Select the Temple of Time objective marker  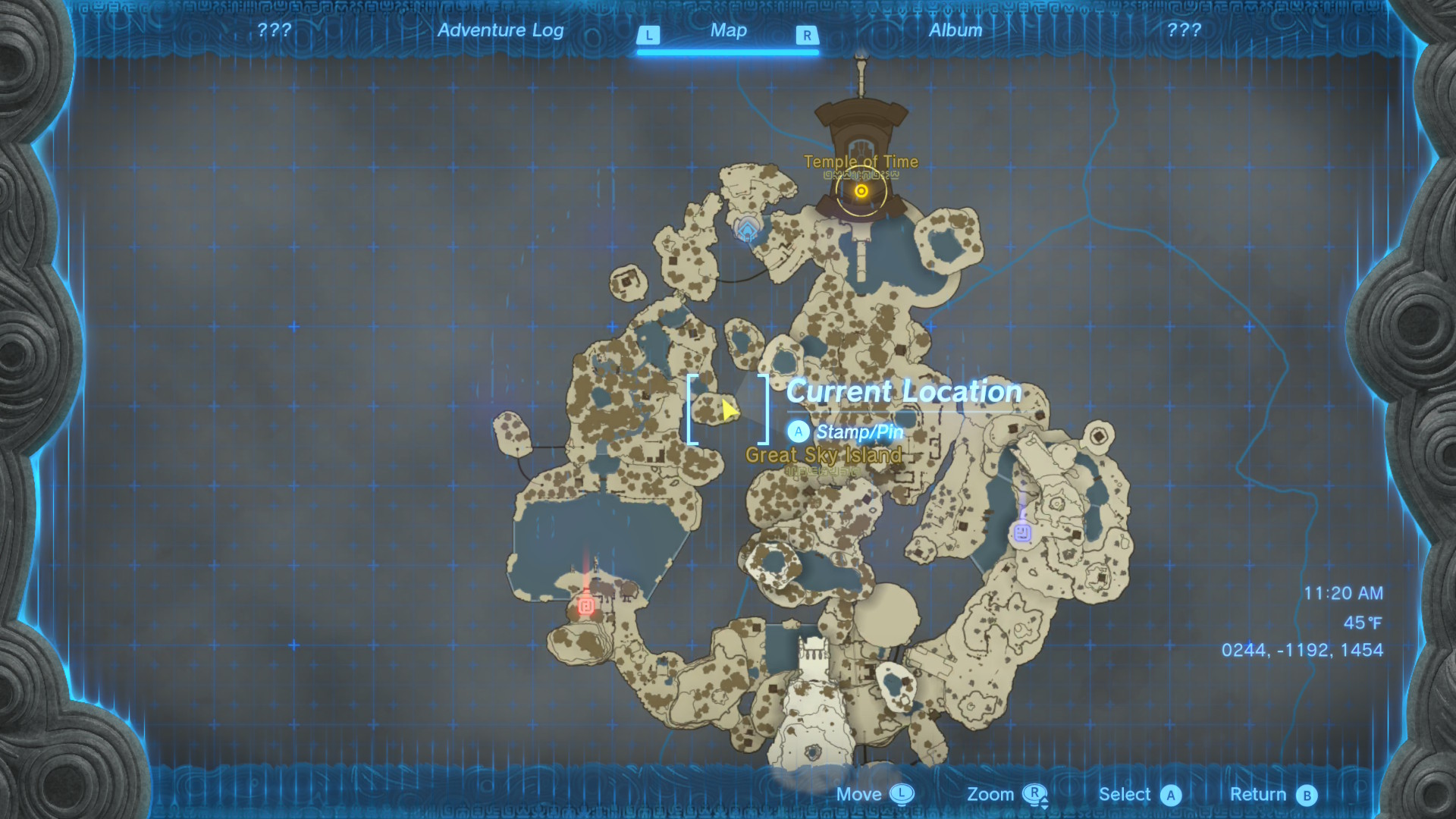(x=861, y=191)
